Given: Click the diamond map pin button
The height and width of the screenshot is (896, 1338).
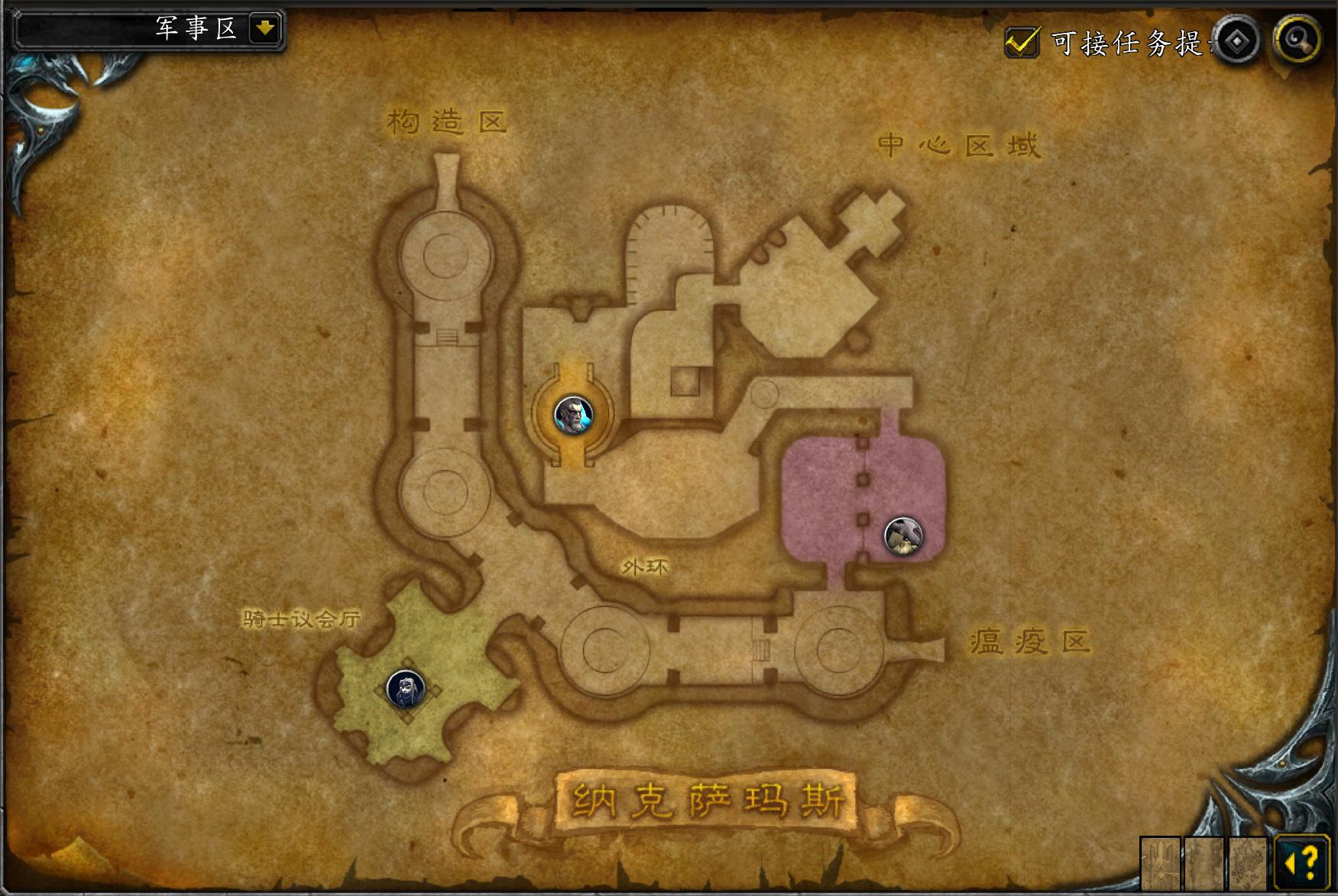Looking at the screenshot, I should [x=1236, y=41].
